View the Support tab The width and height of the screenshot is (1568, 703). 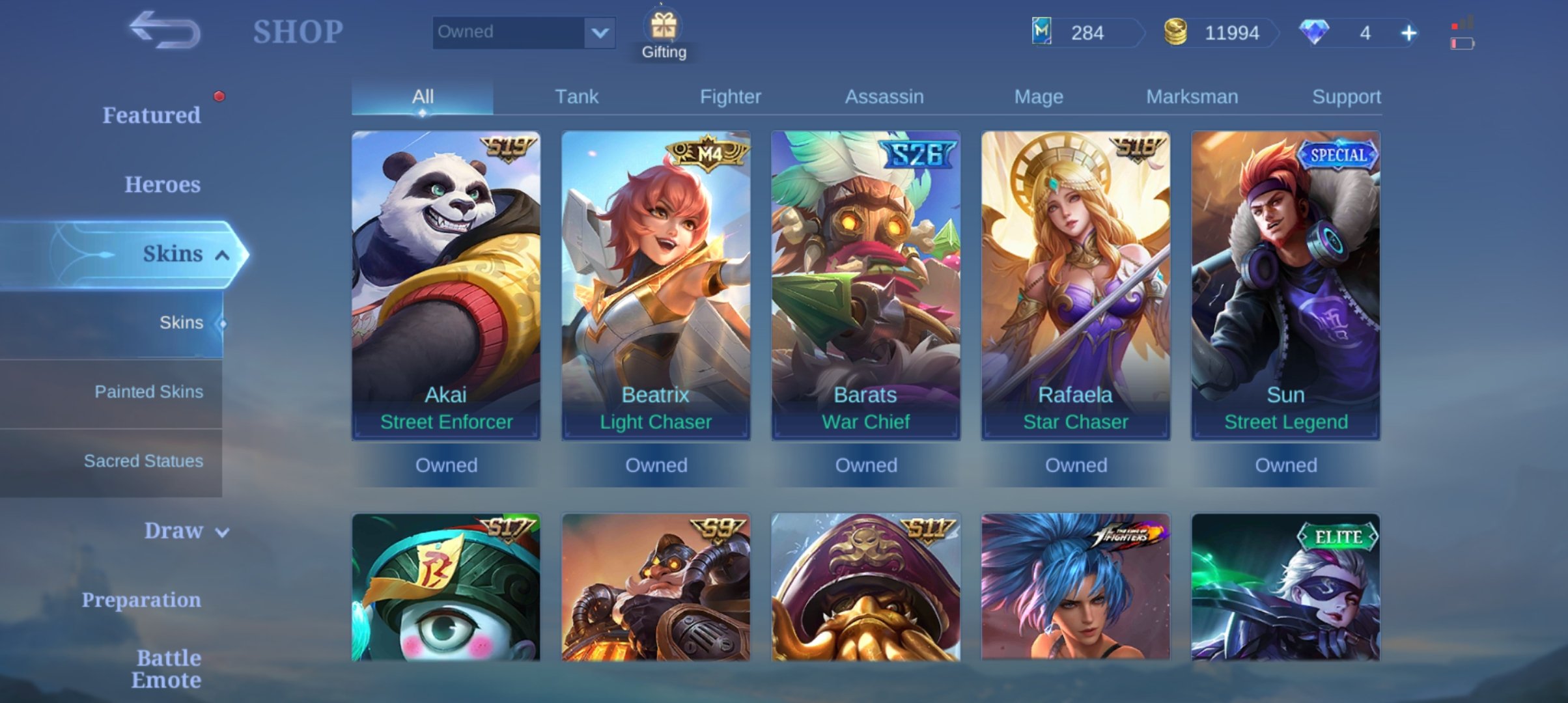point(1345,97)
